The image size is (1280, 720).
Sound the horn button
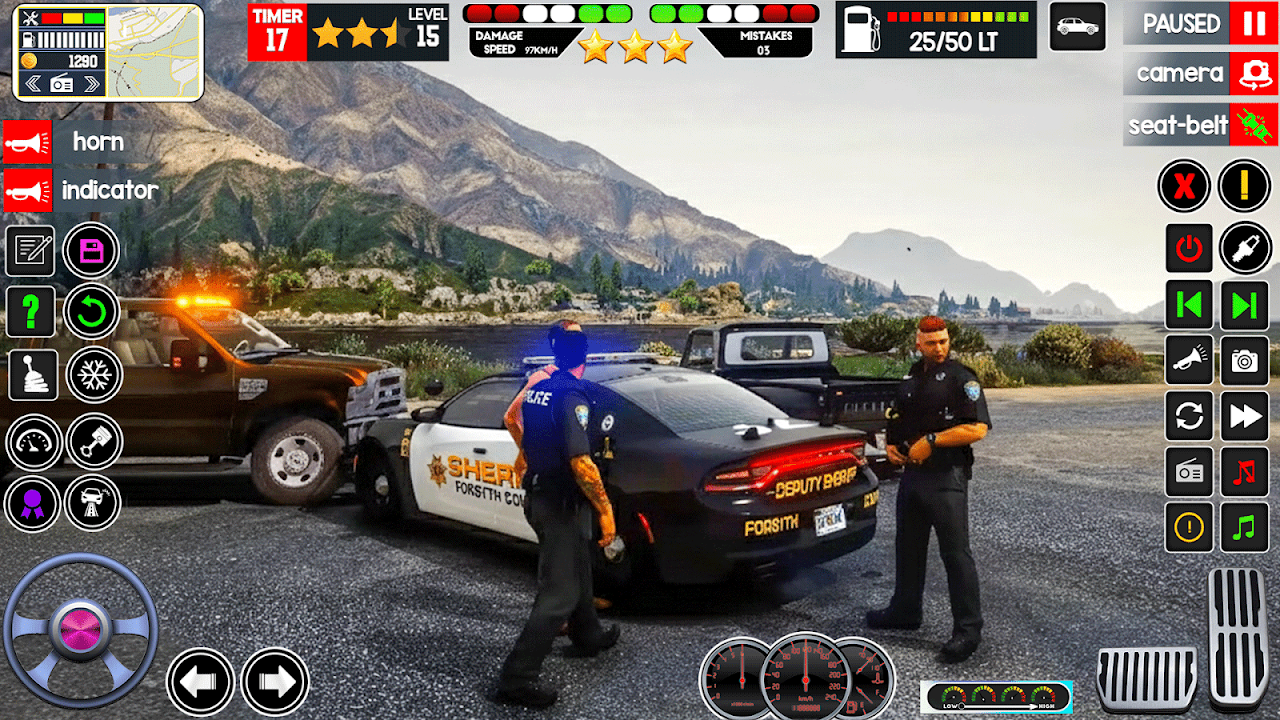click(x=28, y=142)
